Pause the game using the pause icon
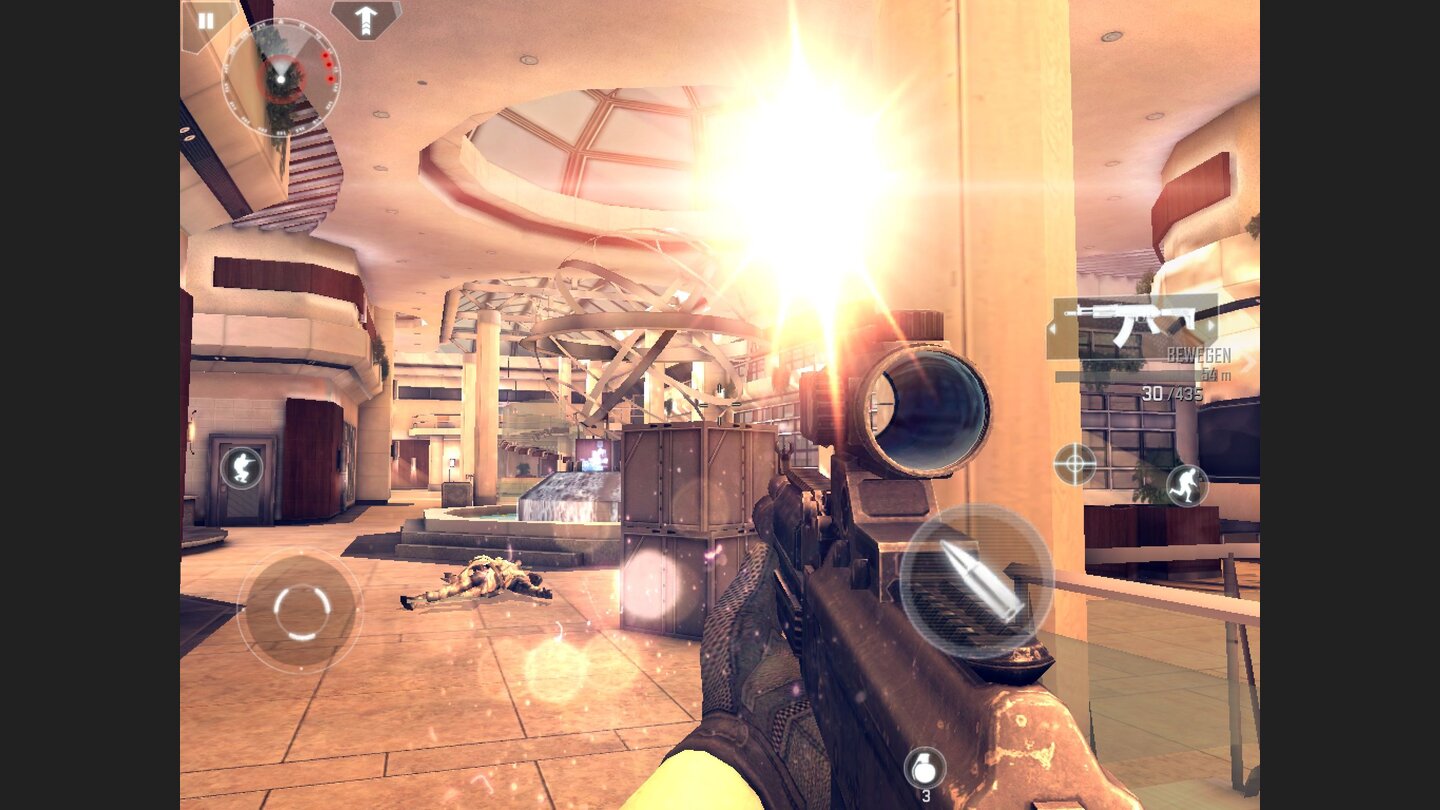 (206, 20)
